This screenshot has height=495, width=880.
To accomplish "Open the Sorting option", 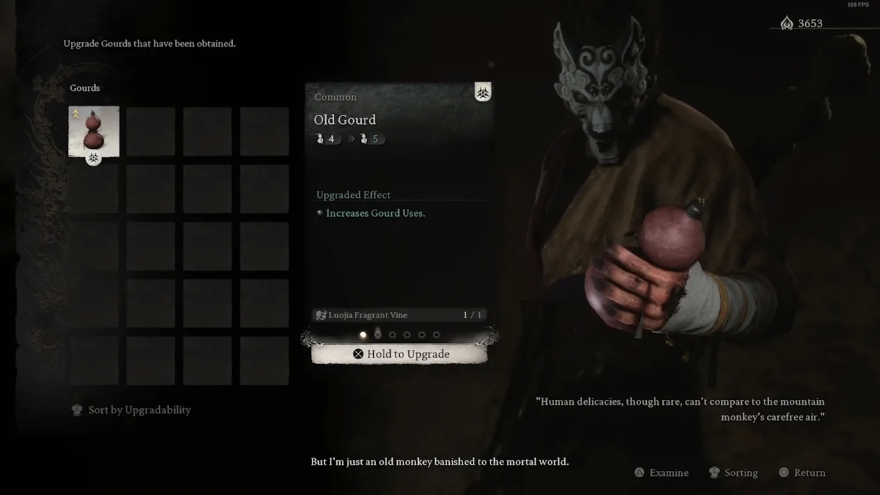I will pos(734,473).
